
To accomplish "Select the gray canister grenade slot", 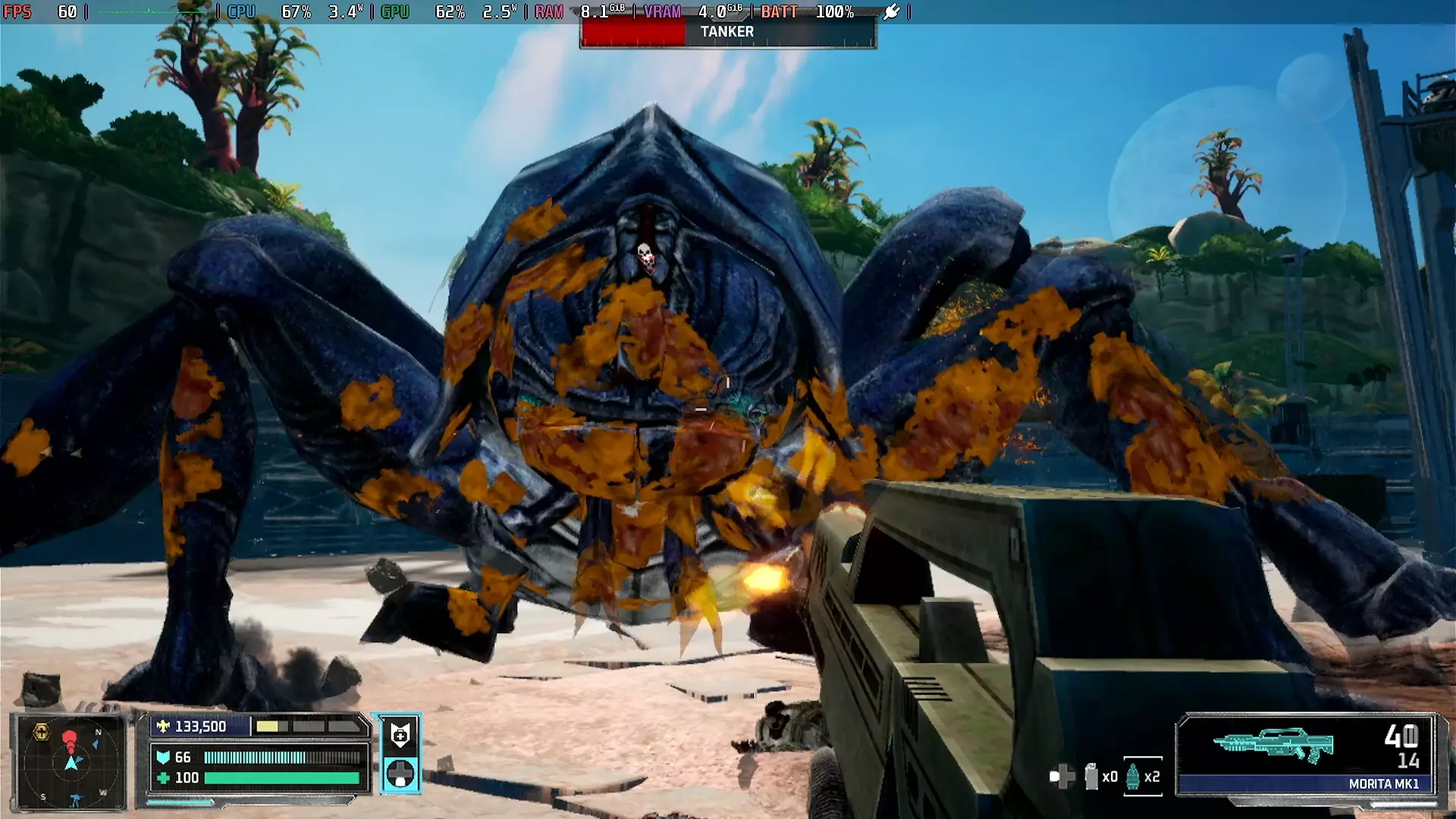I will tap(1091, 777).
